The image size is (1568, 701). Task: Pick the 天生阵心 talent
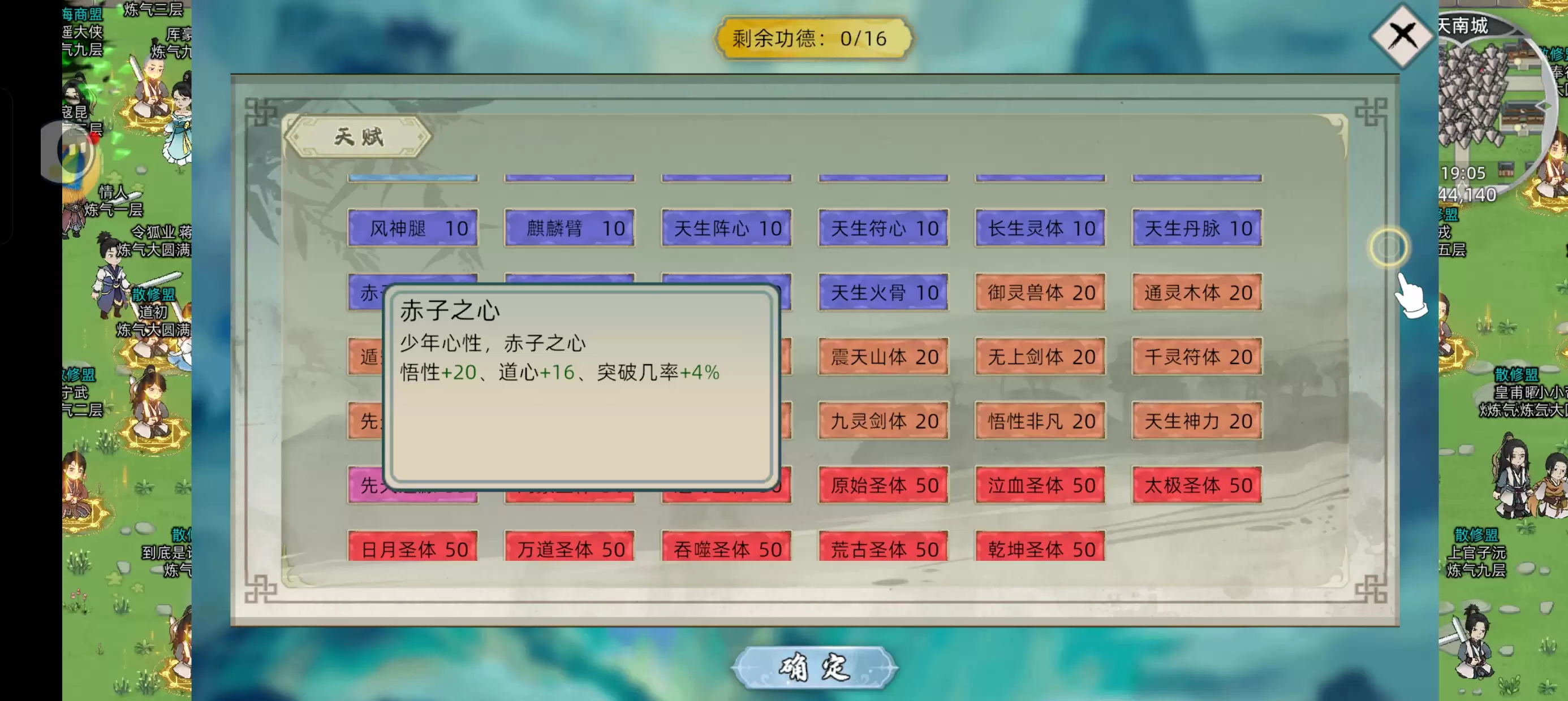click(x=727, y=228)
